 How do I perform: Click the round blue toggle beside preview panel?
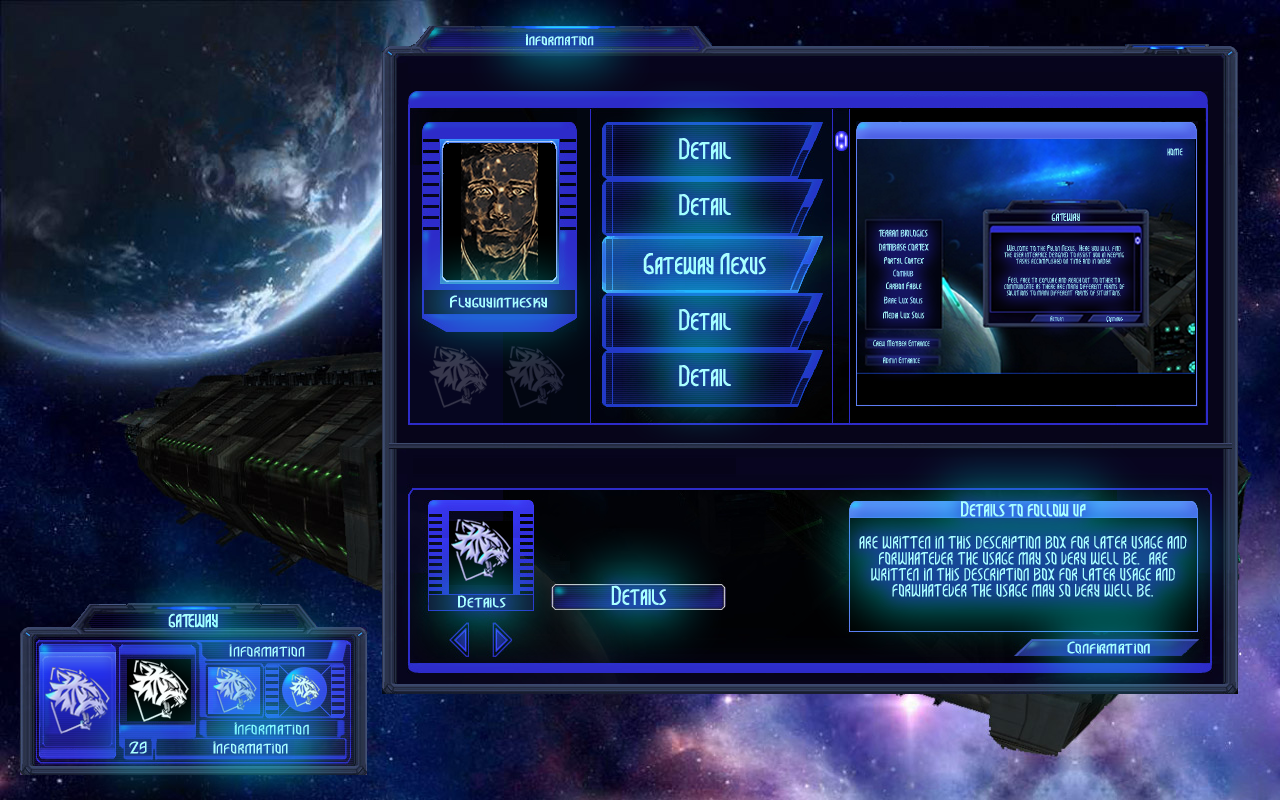[841, 141]
